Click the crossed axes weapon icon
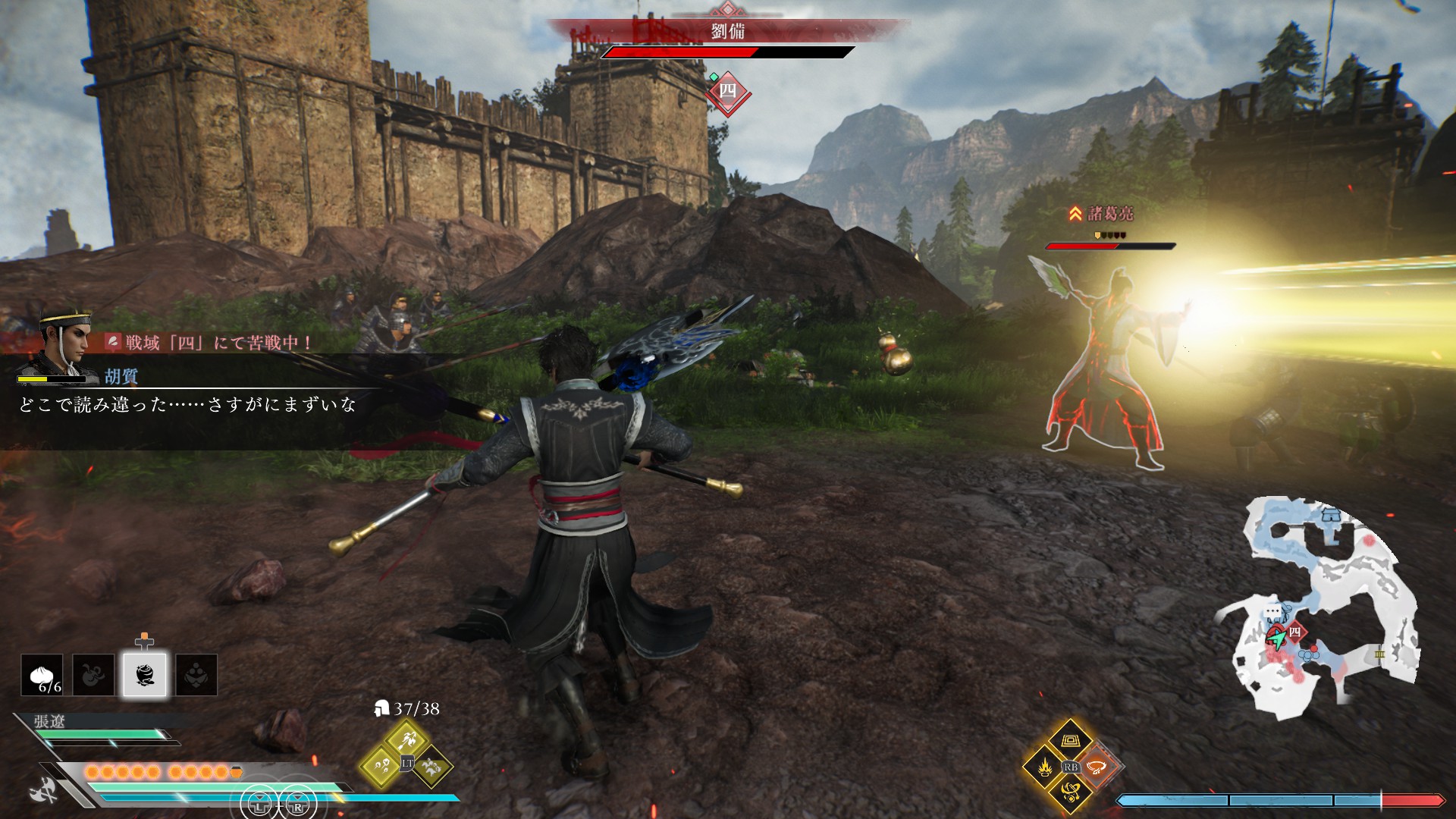 pos(43,791)
